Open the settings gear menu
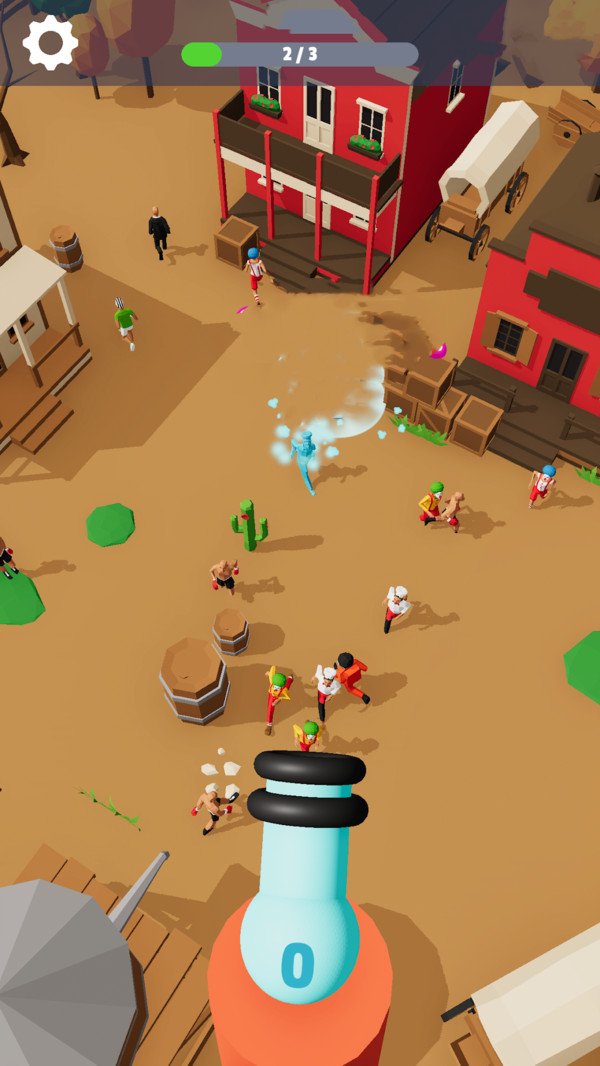This screenshot has width=600, height=1066. tap(50, 42)
